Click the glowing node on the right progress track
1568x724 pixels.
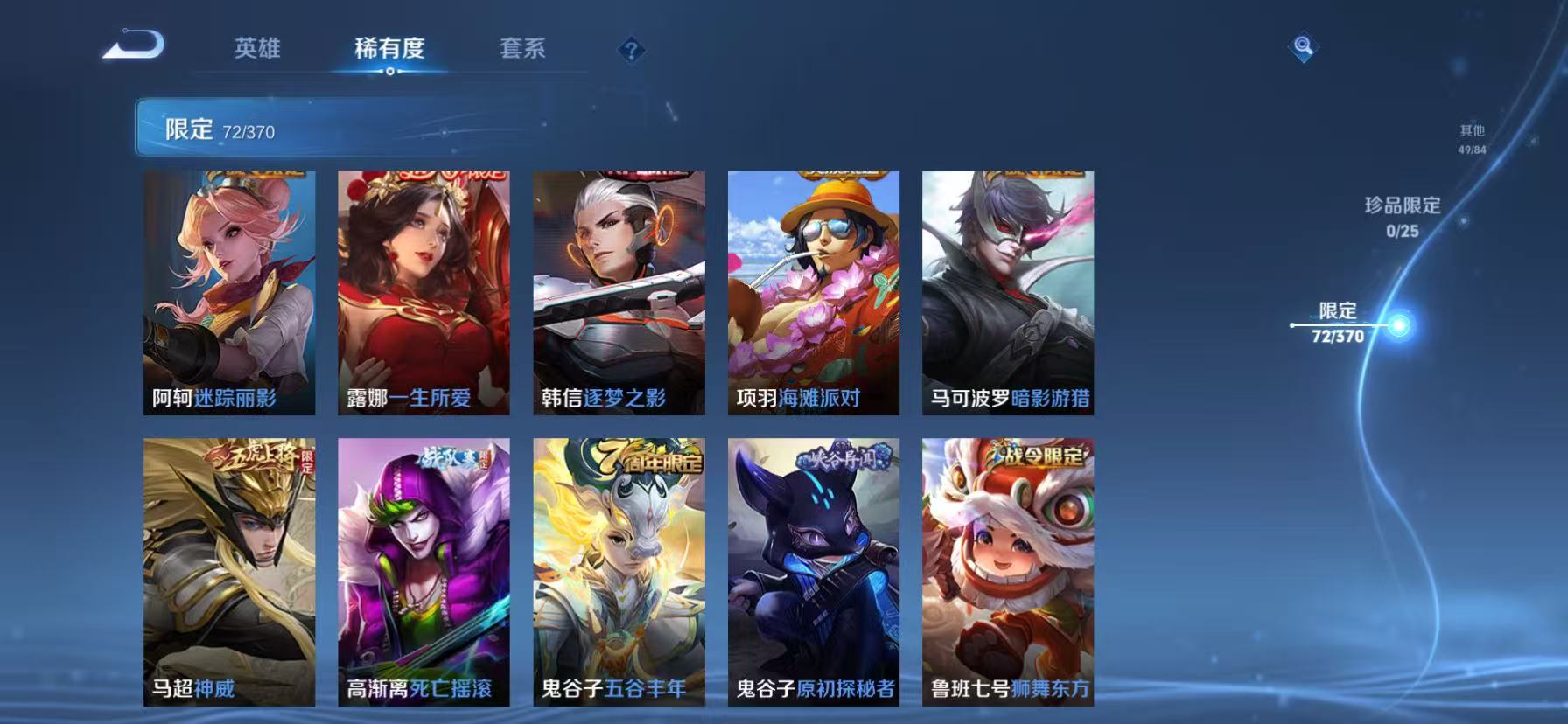click(x=1401, y=326)
